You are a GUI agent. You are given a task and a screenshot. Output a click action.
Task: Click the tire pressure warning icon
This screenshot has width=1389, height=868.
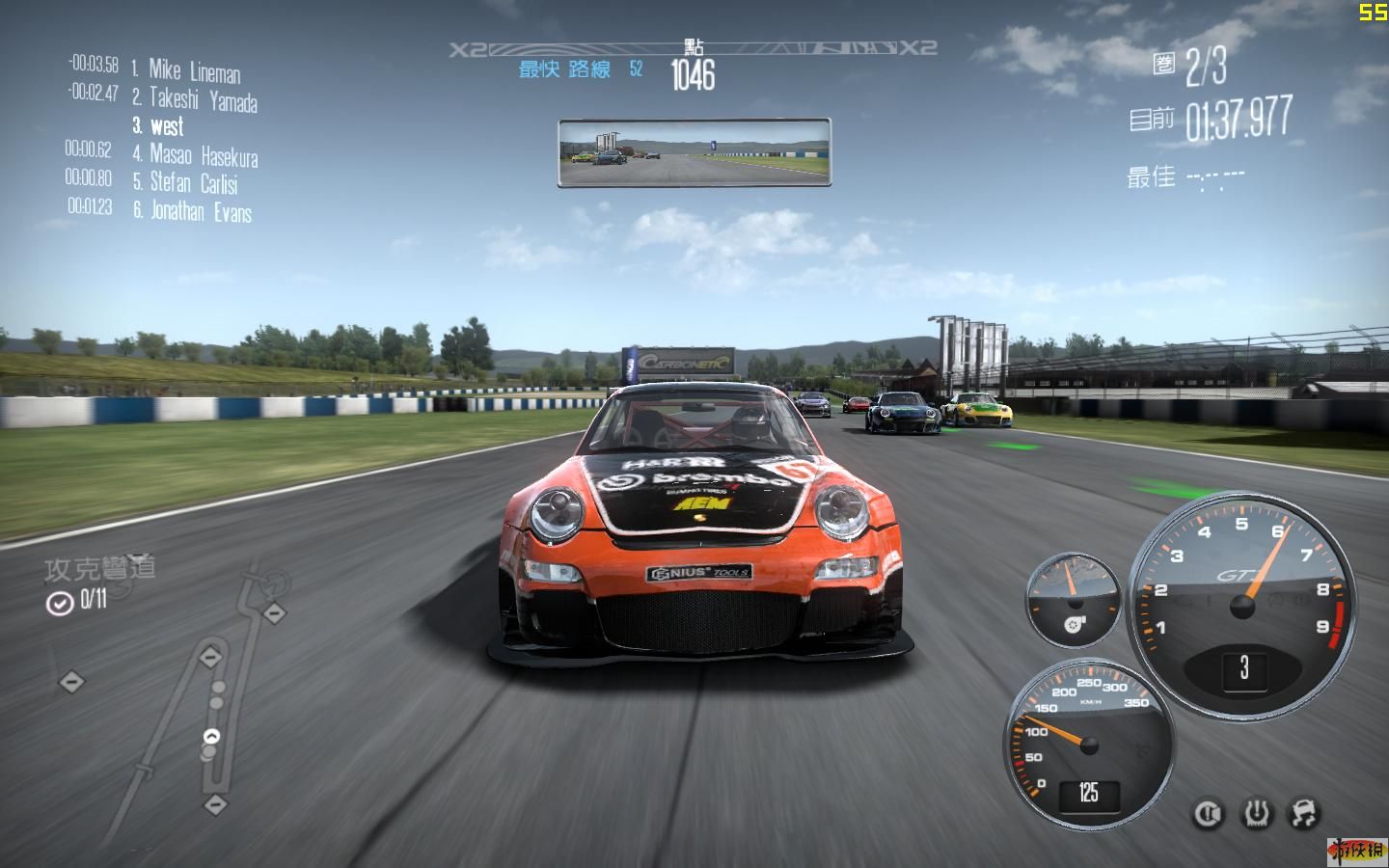click(1256, 814)
